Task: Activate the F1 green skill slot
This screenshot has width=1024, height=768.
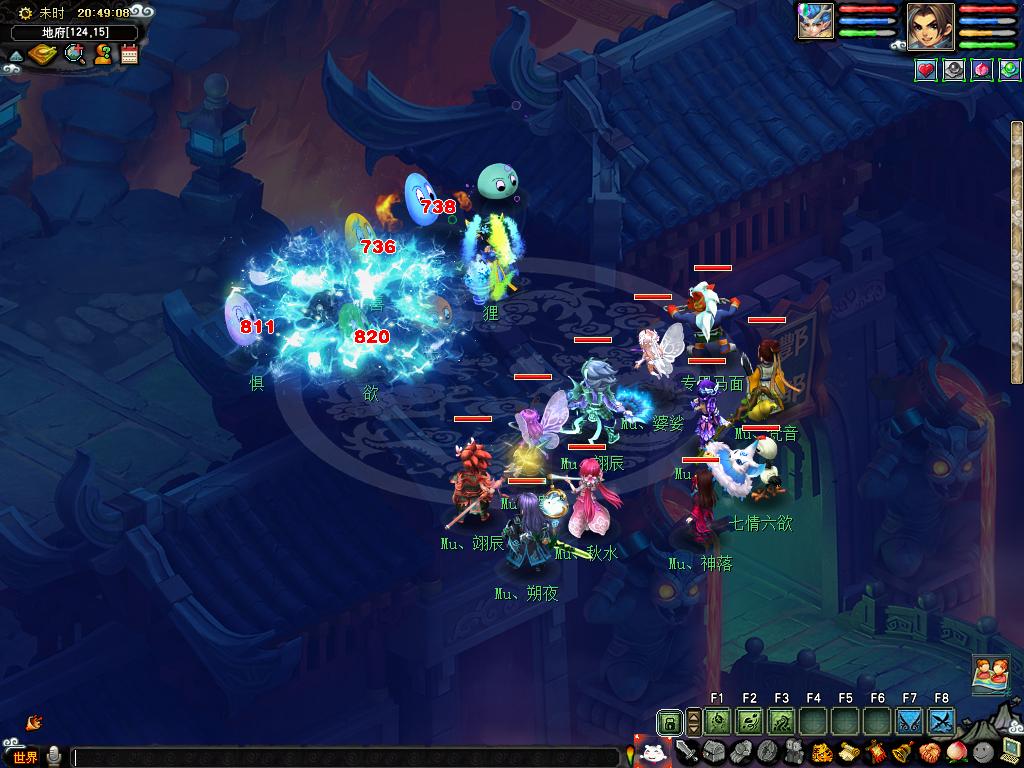Action: click(x=717, y=721)
